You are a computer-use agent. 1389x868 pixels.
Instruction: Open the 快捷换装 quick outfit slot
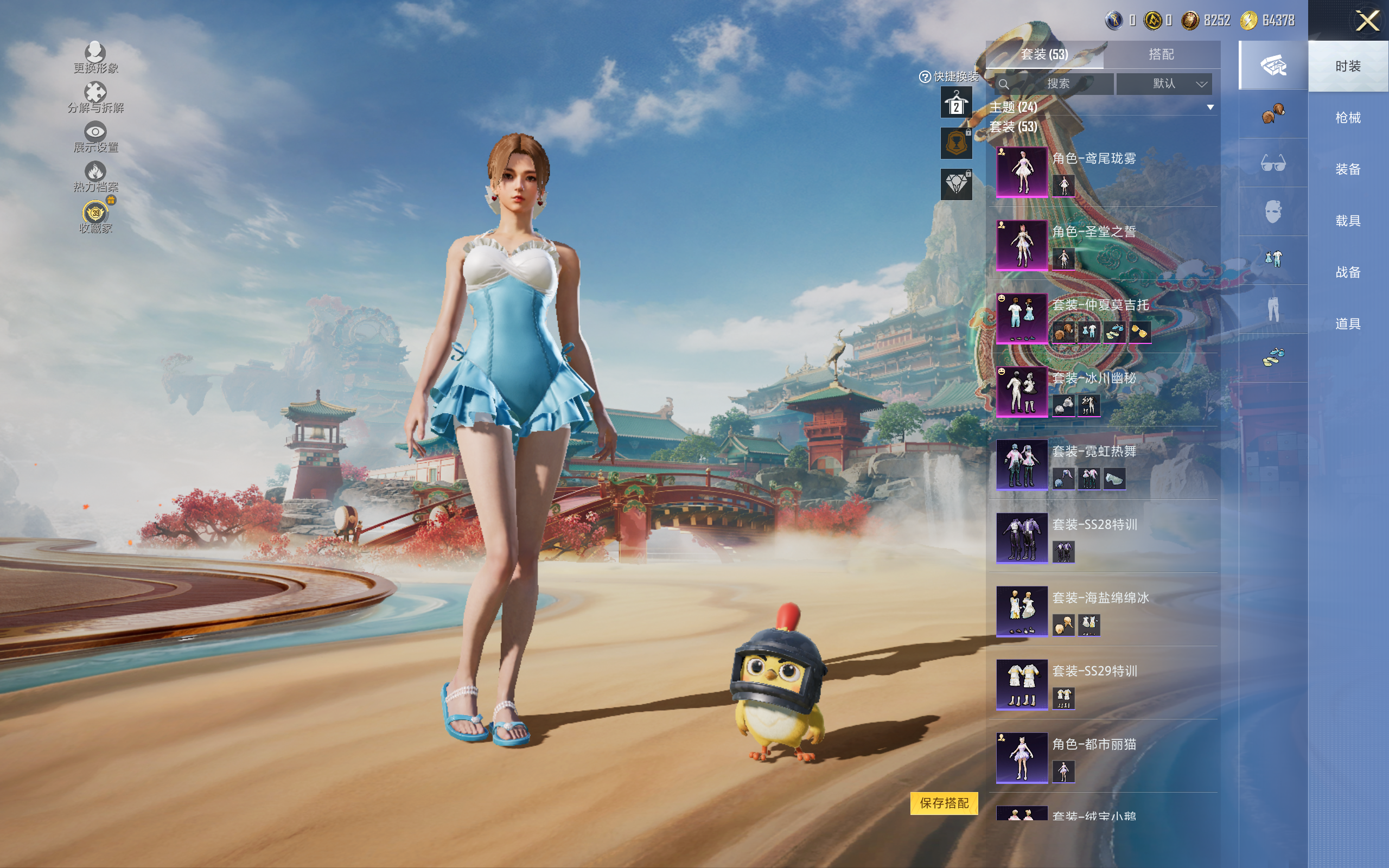click(955, 103)
